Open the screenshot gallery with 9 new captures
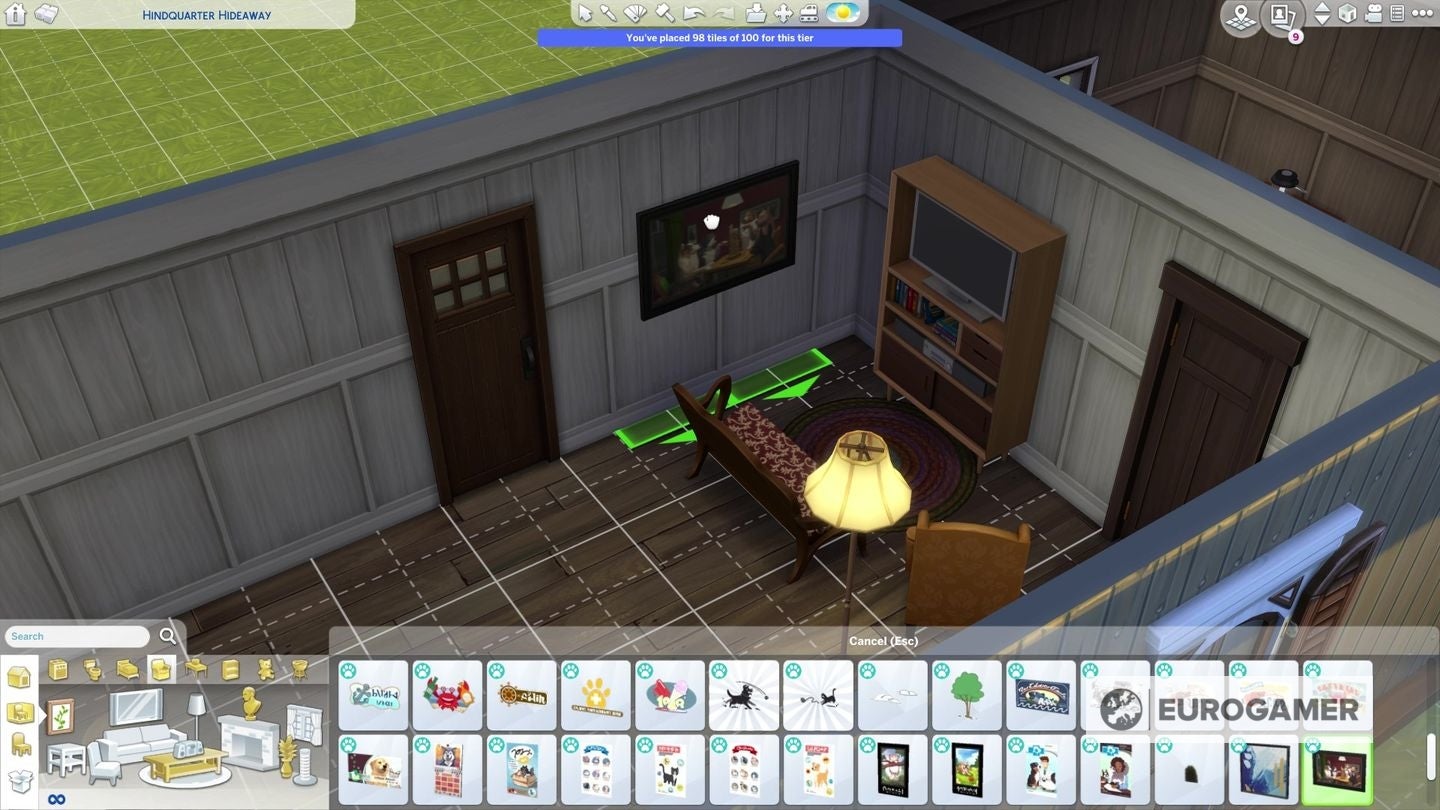 1282,14
